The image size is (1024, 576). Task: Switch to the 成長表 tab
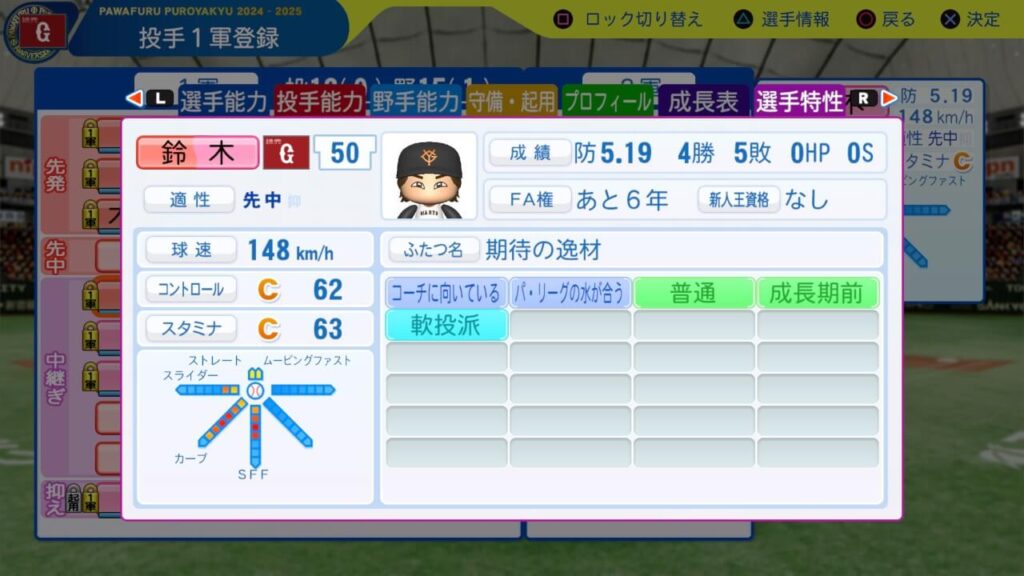tap(703, 100)
